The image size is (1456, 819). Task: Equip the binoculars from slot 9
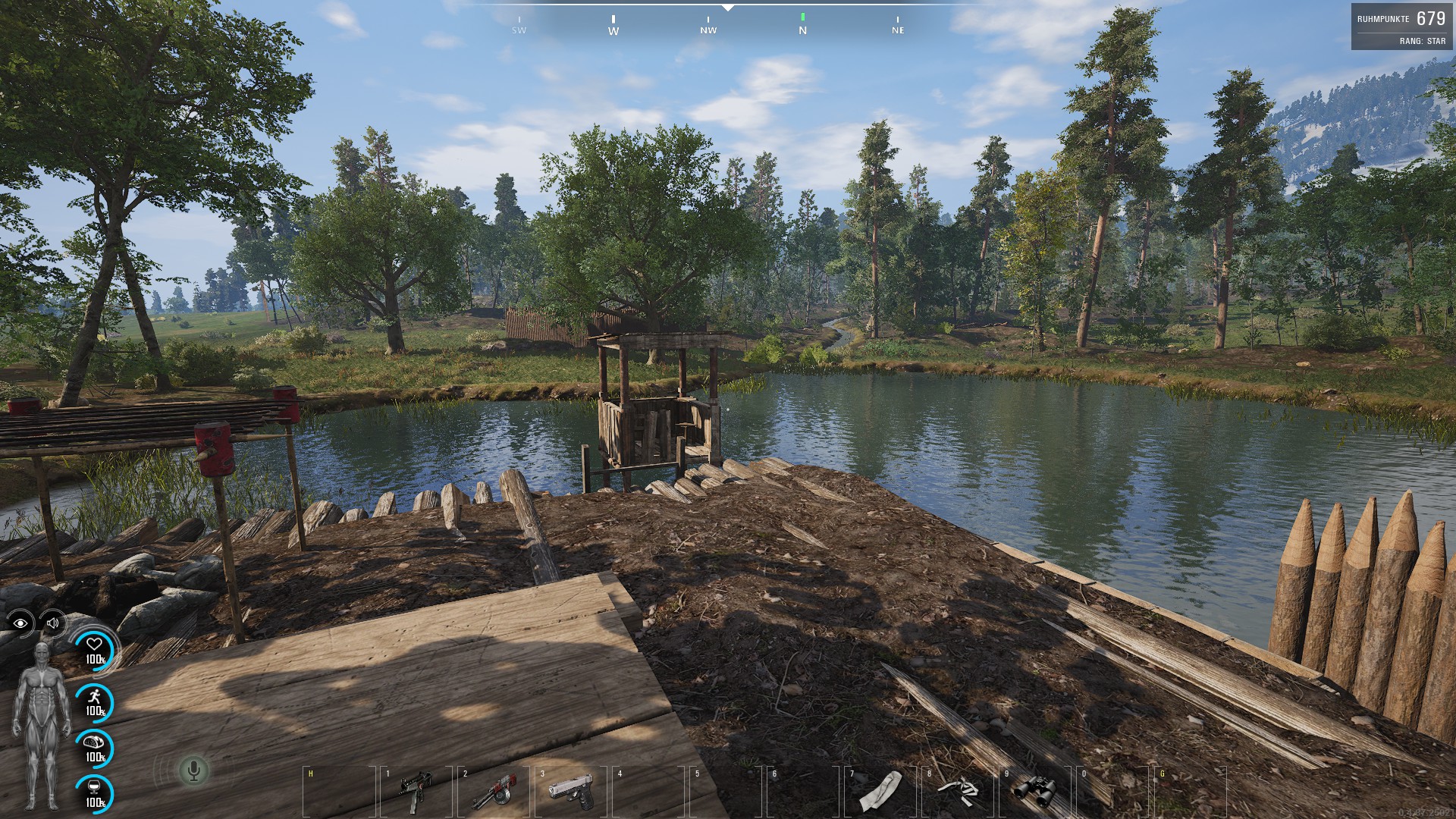pyautogui.click(x=1035, y=790)
